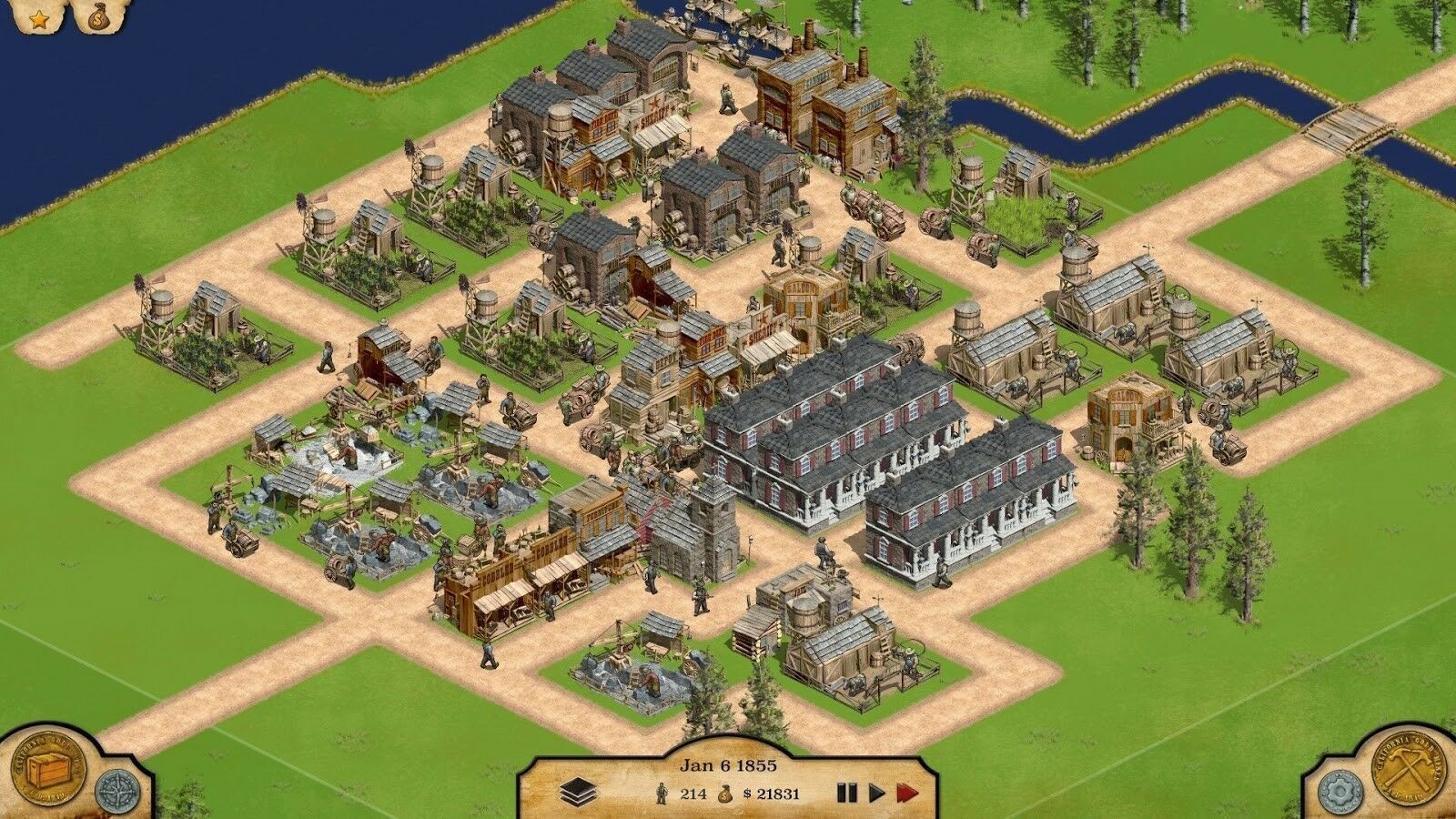The width and height of the screenshot is (1456, 819).
Task: Activate red fast-forward speed
Action: pyautogui.click(x=907, y=793)
